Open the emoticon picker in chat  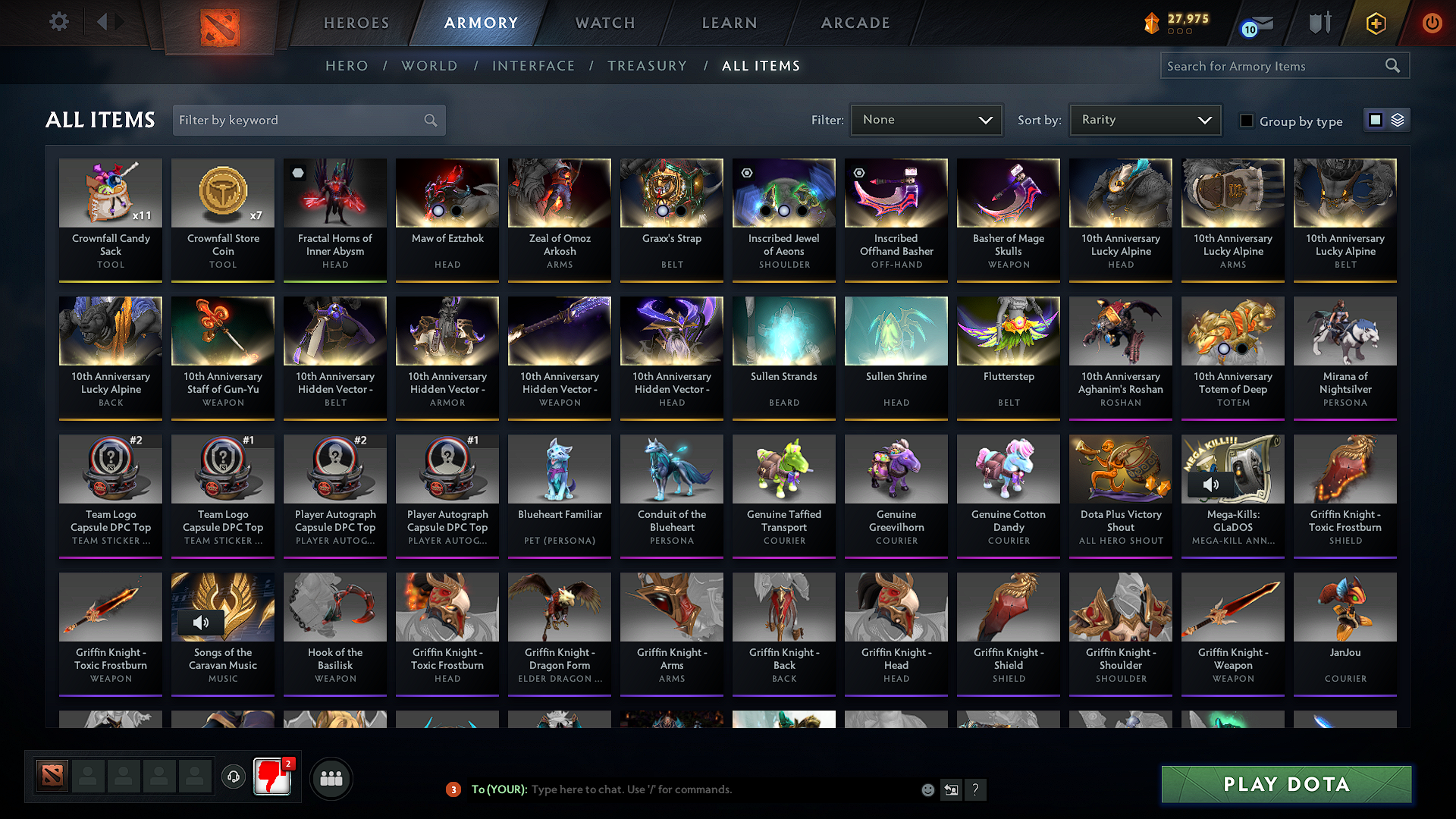coord(927,789)
